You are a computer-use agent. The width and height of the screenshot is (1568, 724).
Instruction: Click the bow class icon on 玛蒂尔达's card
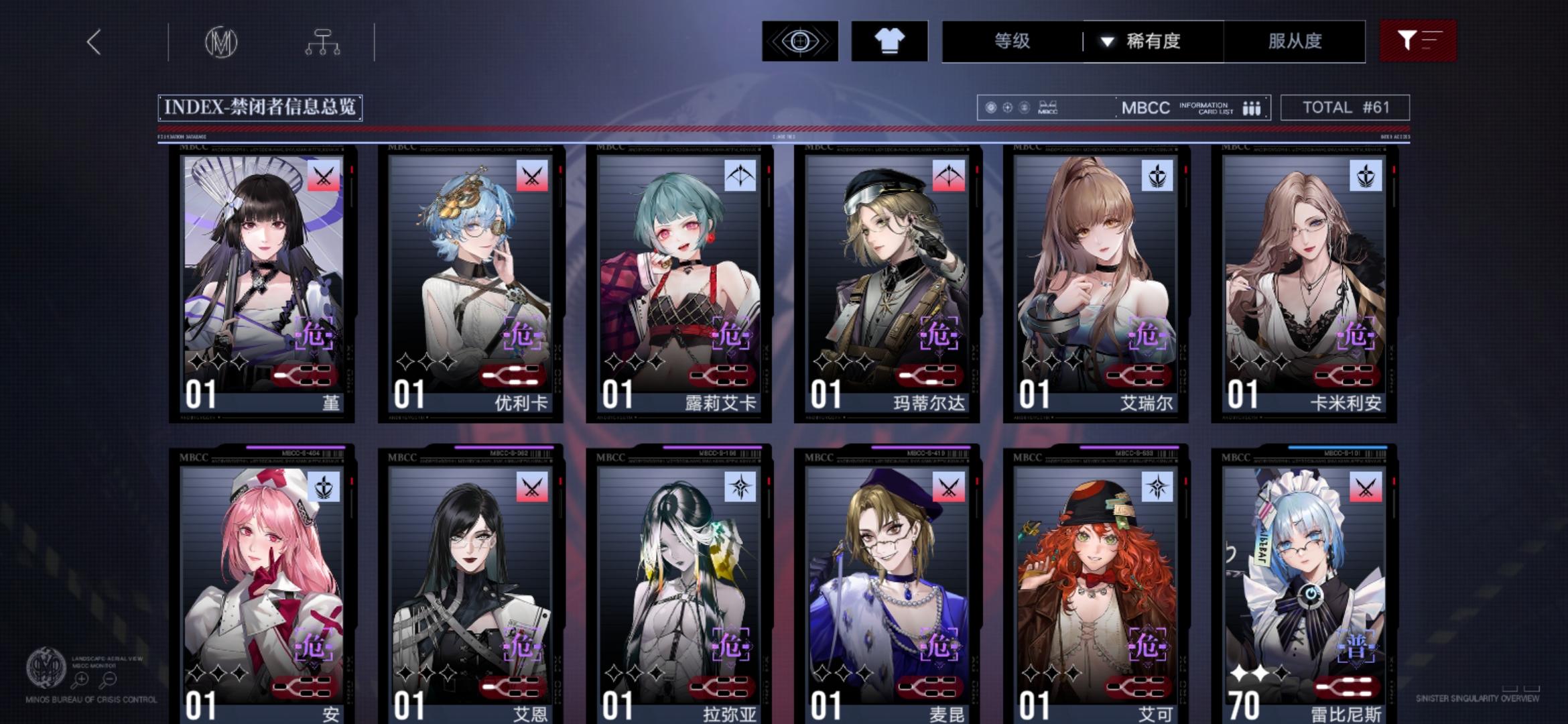pos(949,174)
